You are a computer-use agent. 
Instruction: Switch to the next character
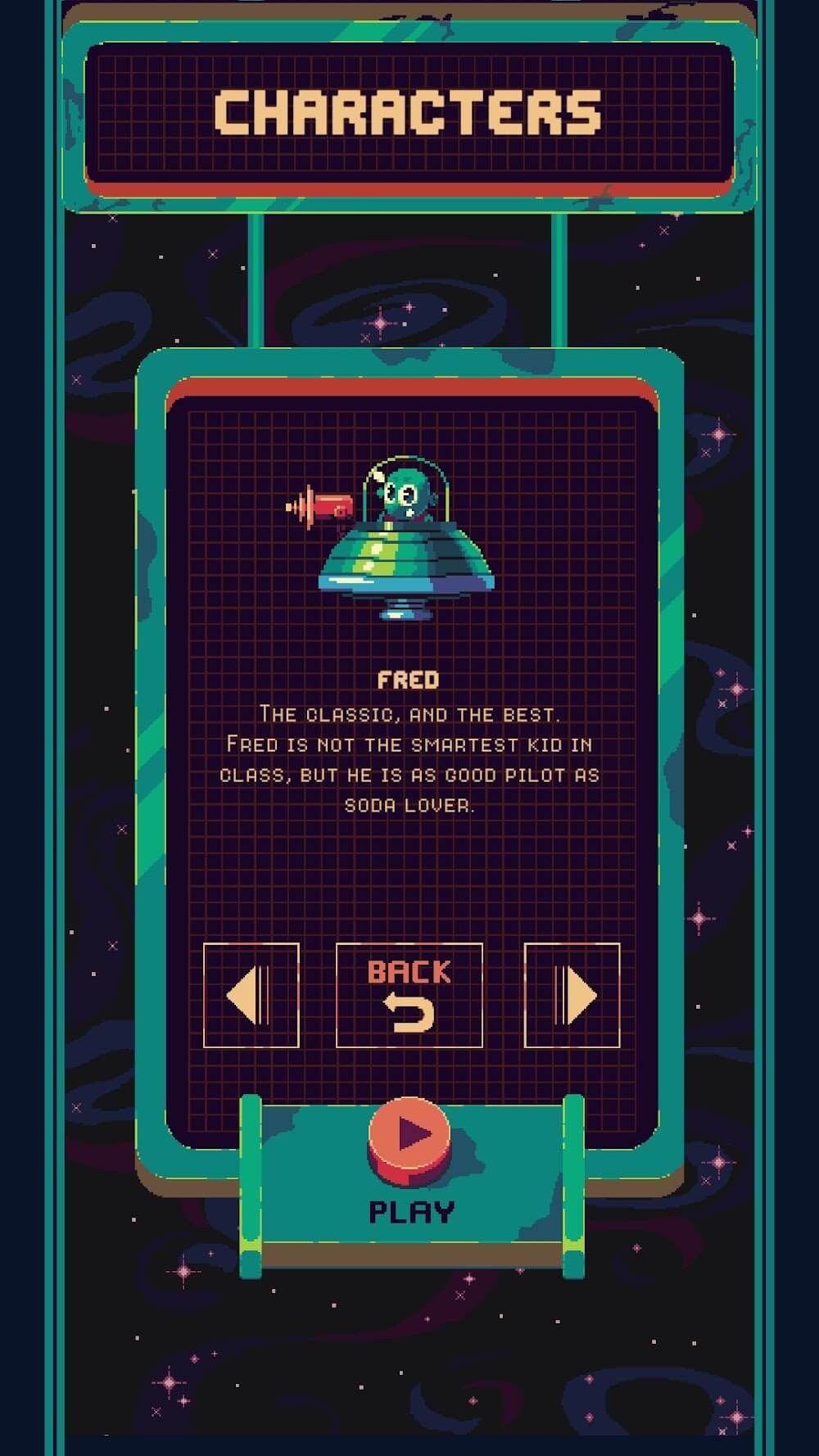coord(572,995)
